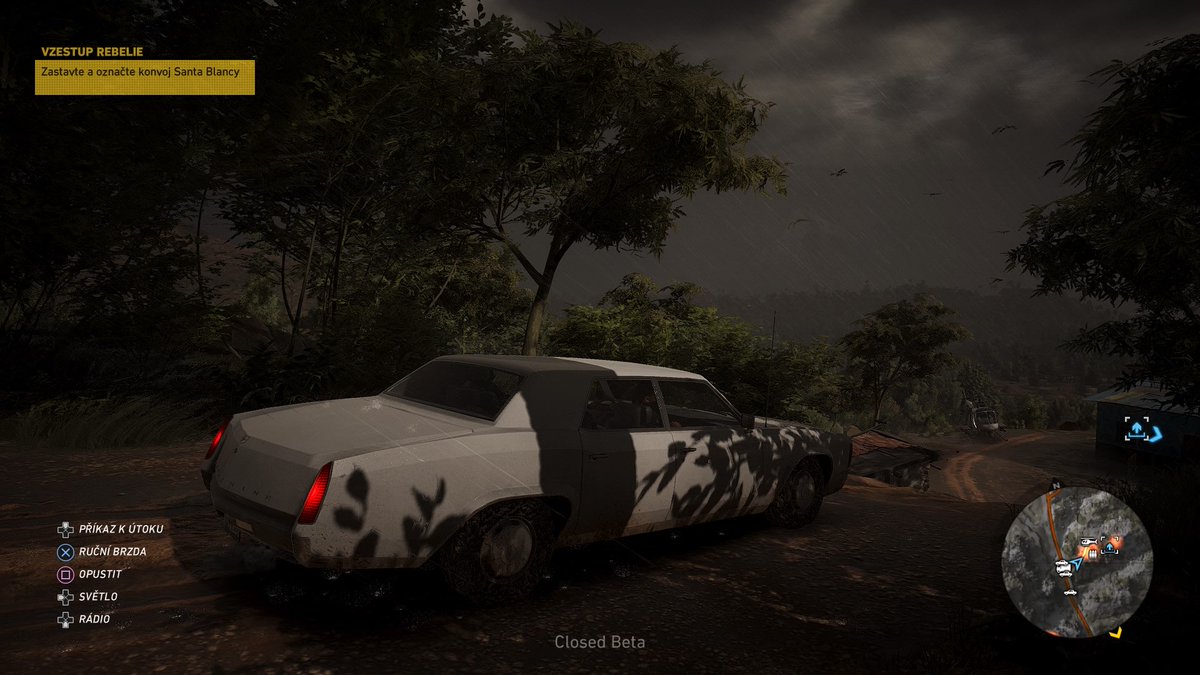The width and height of the screenshot is (1200, 675).
Task: Open the circular minimap
Action: (x=1077, y=562)
